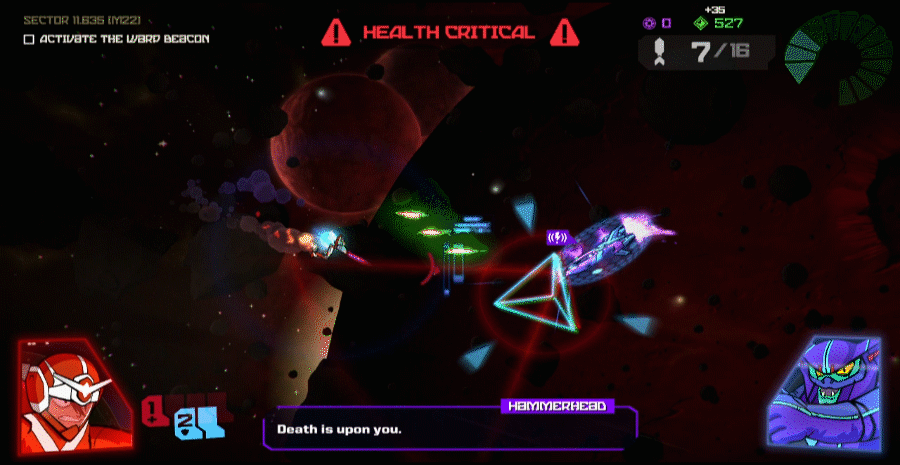Check the Activate the Ward Beacon objective

[x=29, y=39]
